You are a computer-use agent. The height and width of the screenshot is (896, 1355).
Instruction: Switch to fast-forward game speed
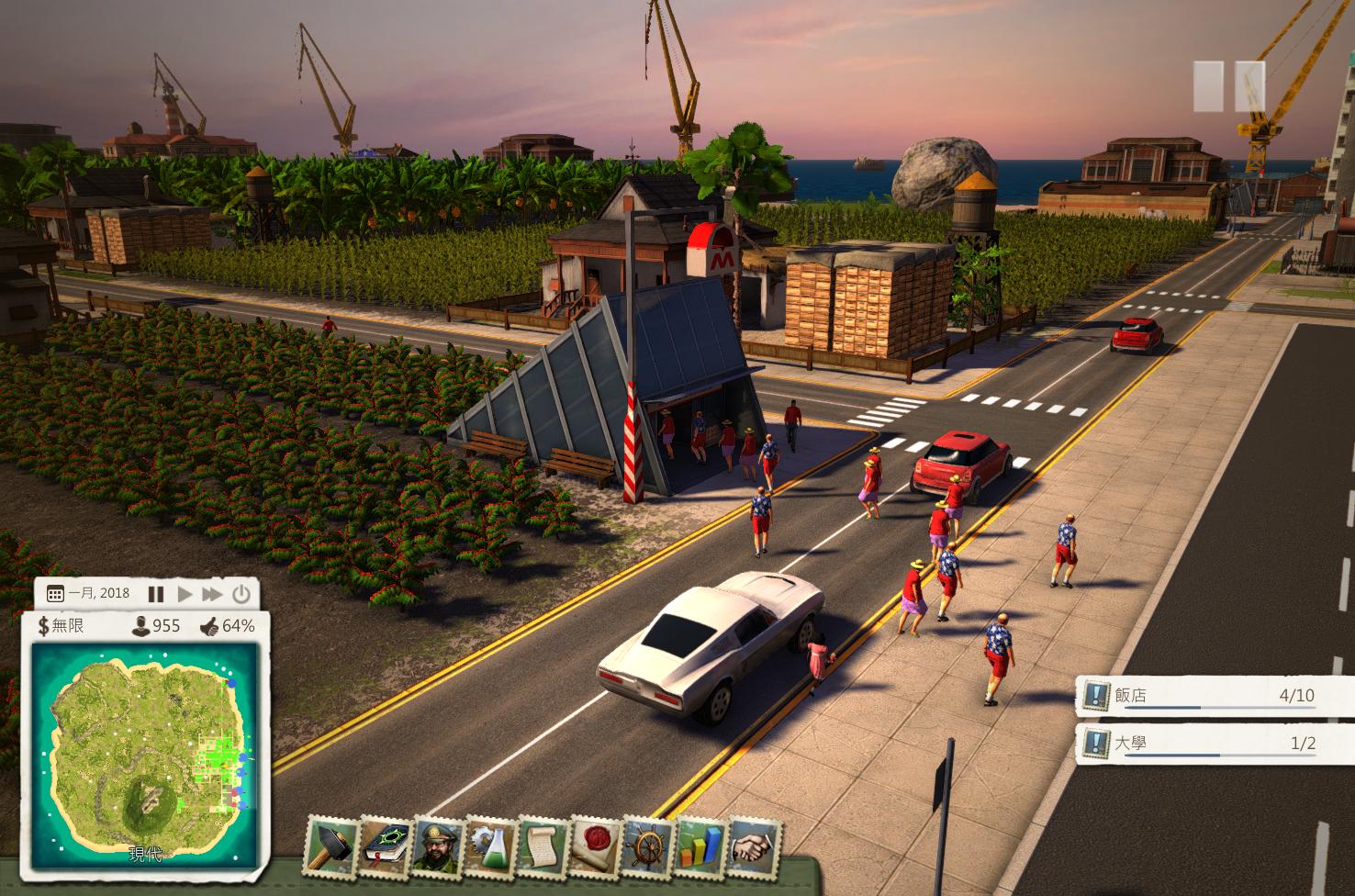point(212,594)
